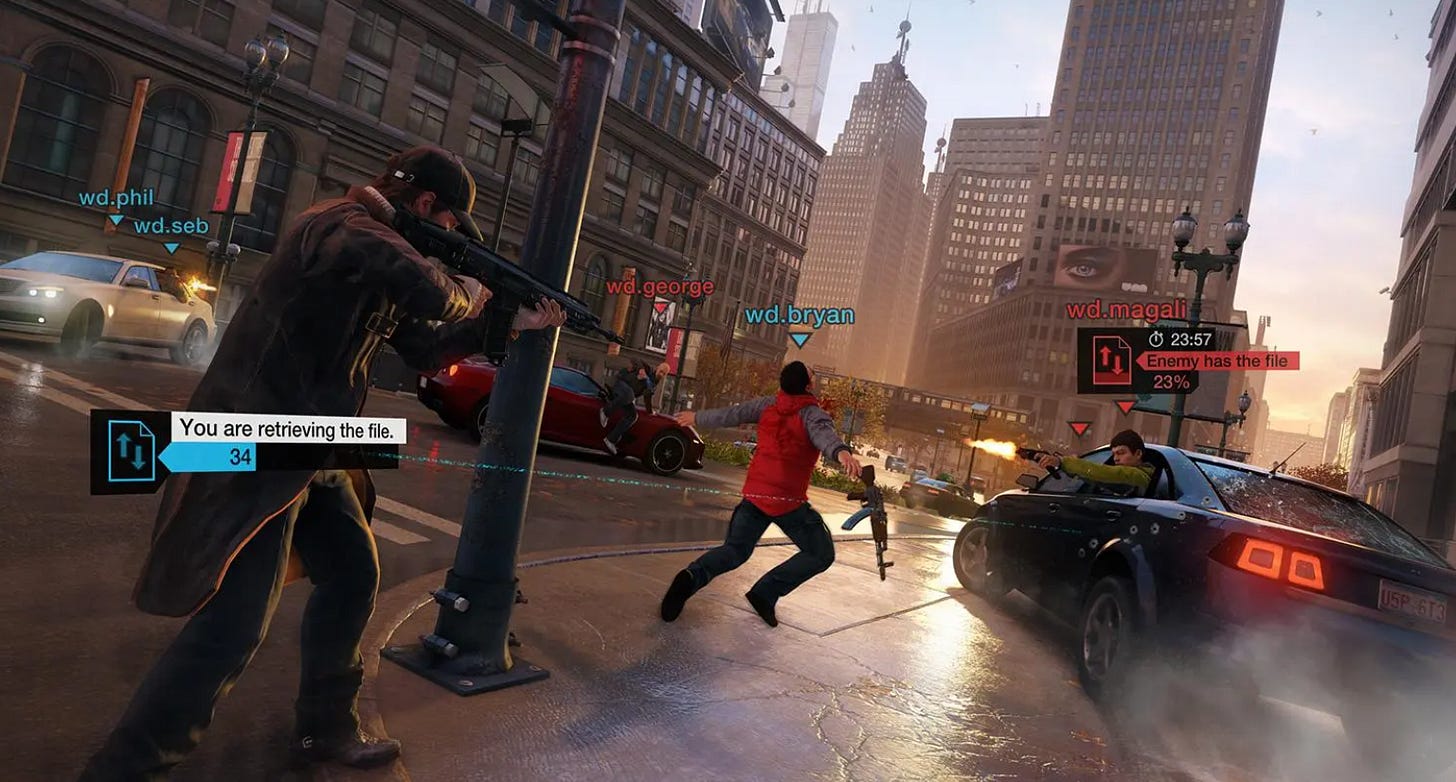Select the "You are retrieving the file" objective banner
Image resolution: width=1456 pixels, height=782 pixels.
(x=290, y=429)
